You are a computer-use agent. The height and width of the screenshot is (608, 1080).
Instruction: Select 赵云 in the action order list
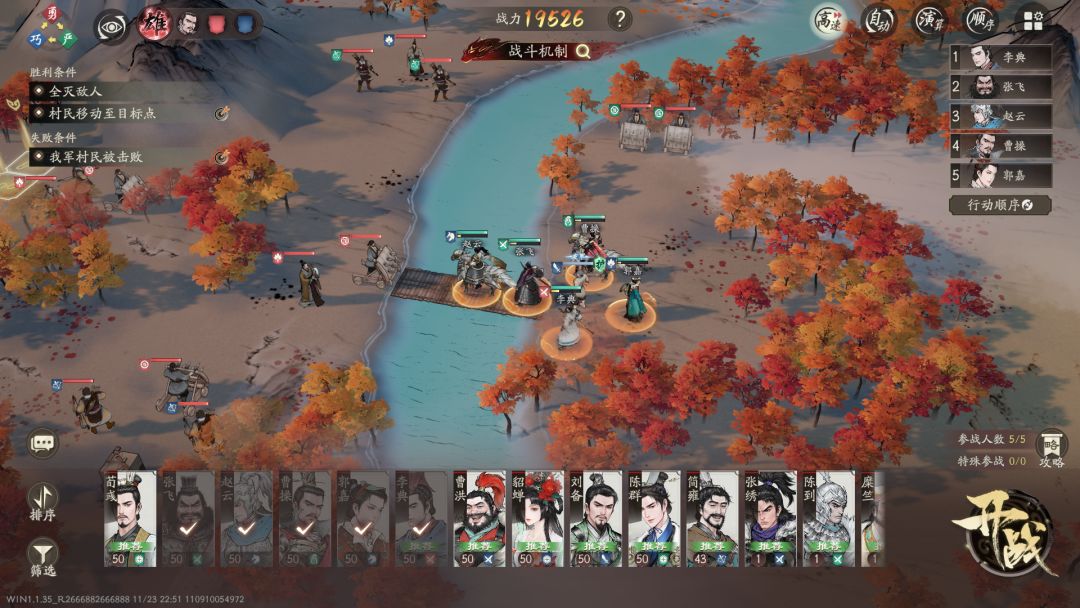[x=999, y=117]
